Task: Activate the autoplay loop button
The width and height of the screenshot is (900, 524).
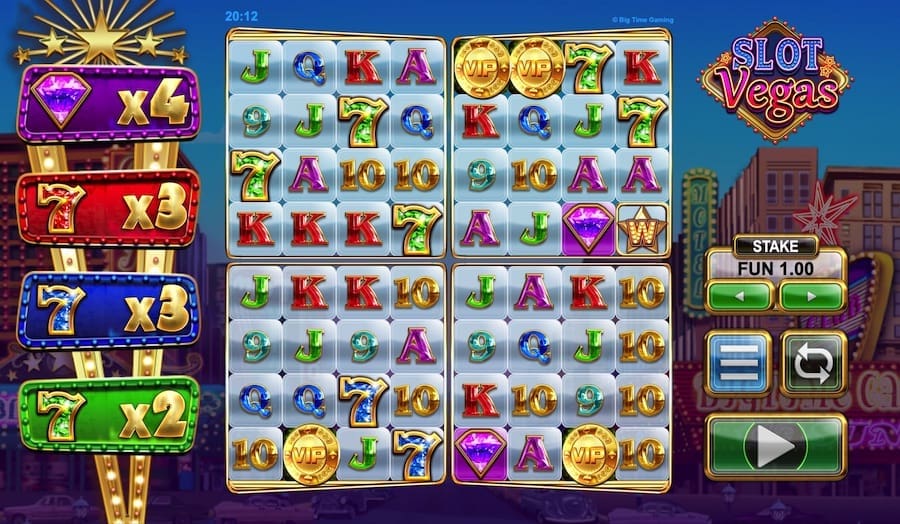Action: pos(813,363)
